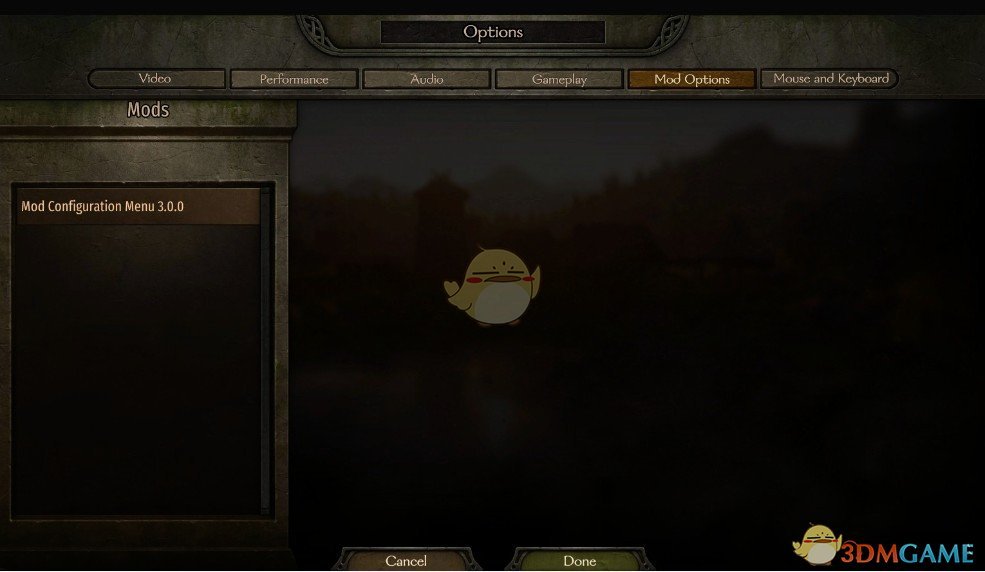
Task: Select the Mod Options tab
Action: pos(691,79)
